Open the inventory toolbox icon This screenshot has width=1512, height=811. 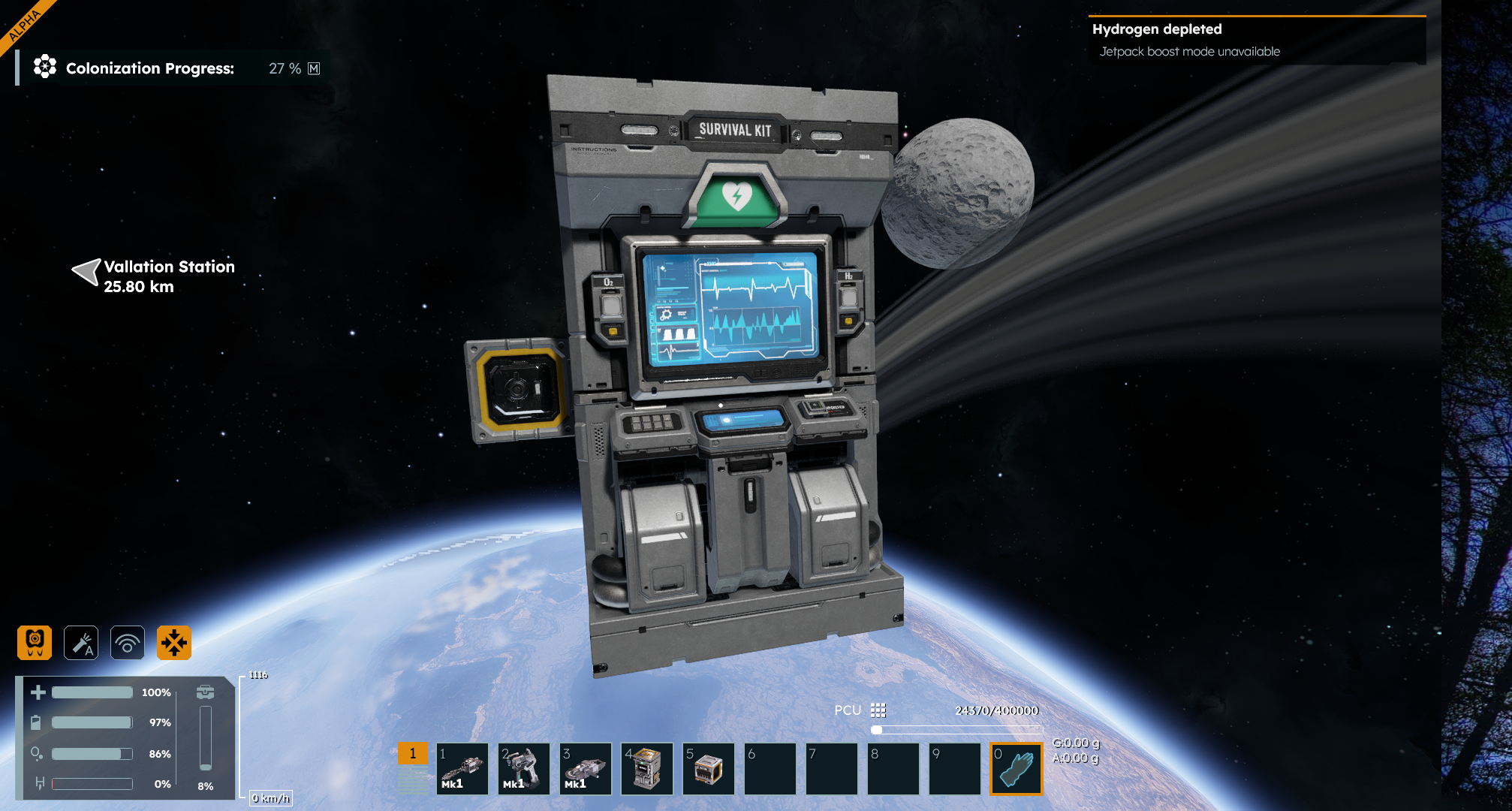205,692
